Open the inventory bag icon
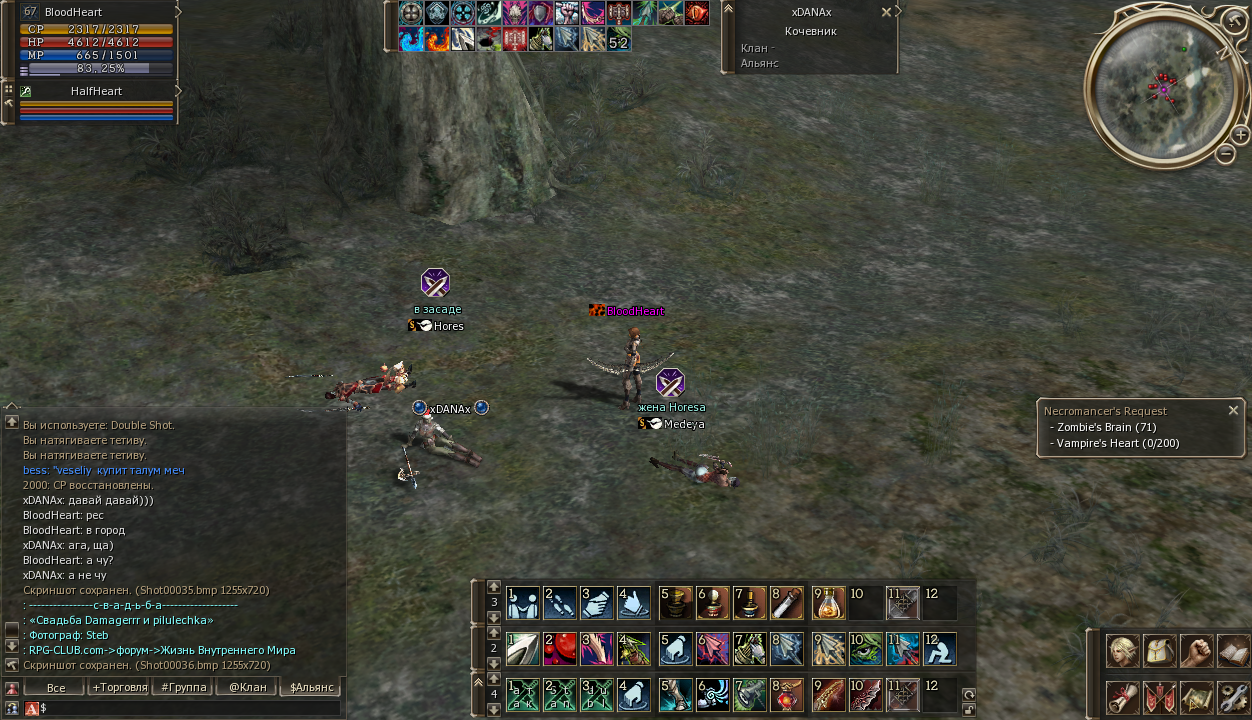 click(1160, 651)
